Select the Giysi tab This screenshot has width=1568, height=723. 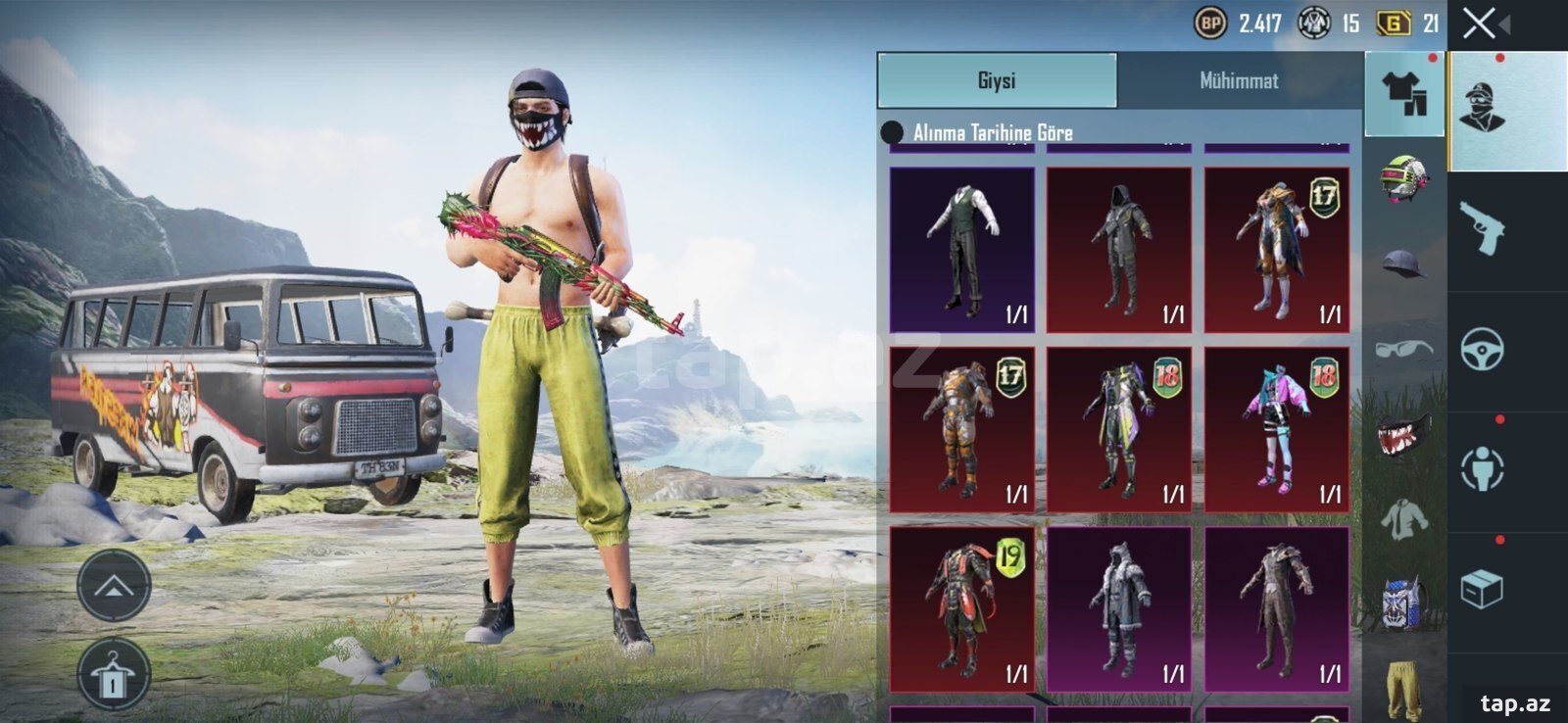pyautogui.click(x=998, y=81)
